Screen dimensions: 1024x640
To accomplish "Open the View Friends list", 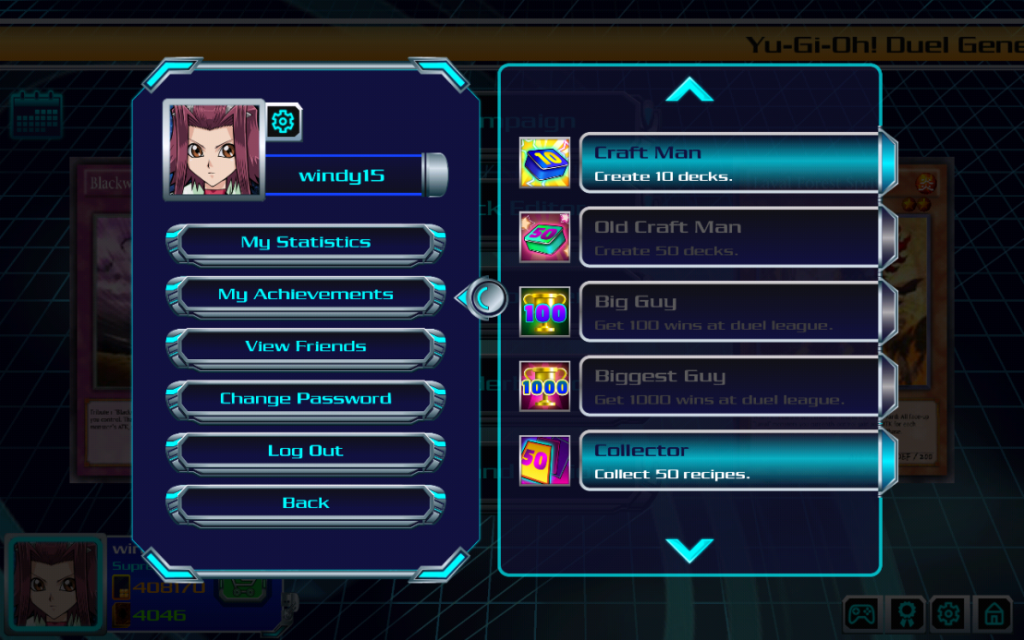I will 305,347.
